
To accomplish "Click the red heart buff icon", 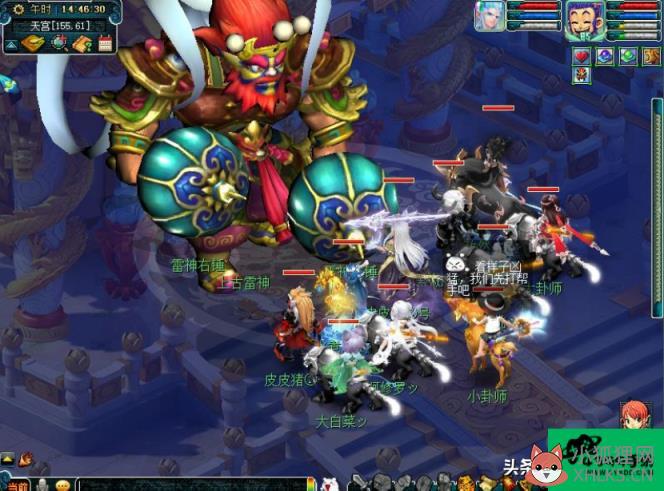I will click(x=582, y=56).
